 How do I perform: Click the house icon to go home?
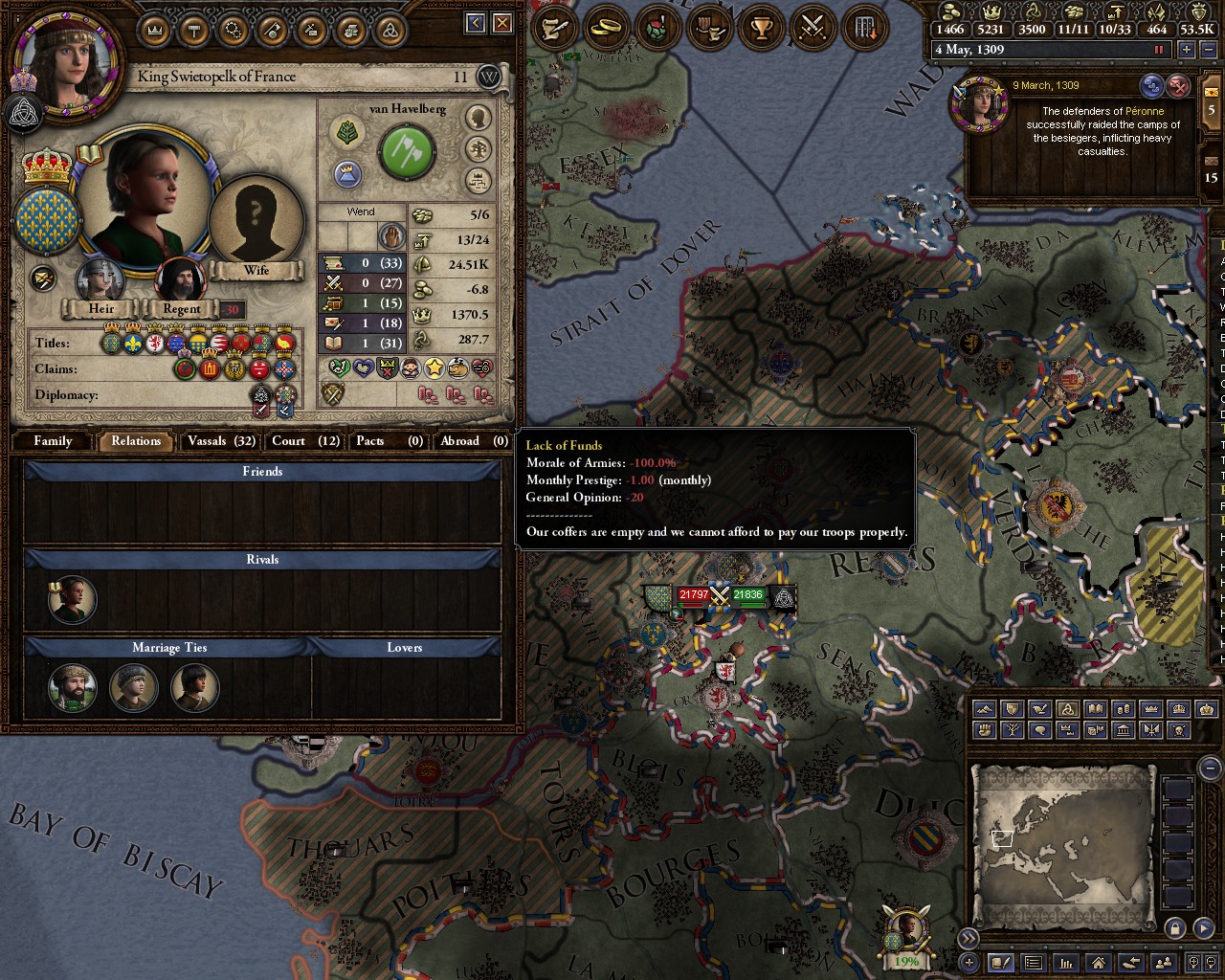pyautogui.click(x=1098, y=963)
